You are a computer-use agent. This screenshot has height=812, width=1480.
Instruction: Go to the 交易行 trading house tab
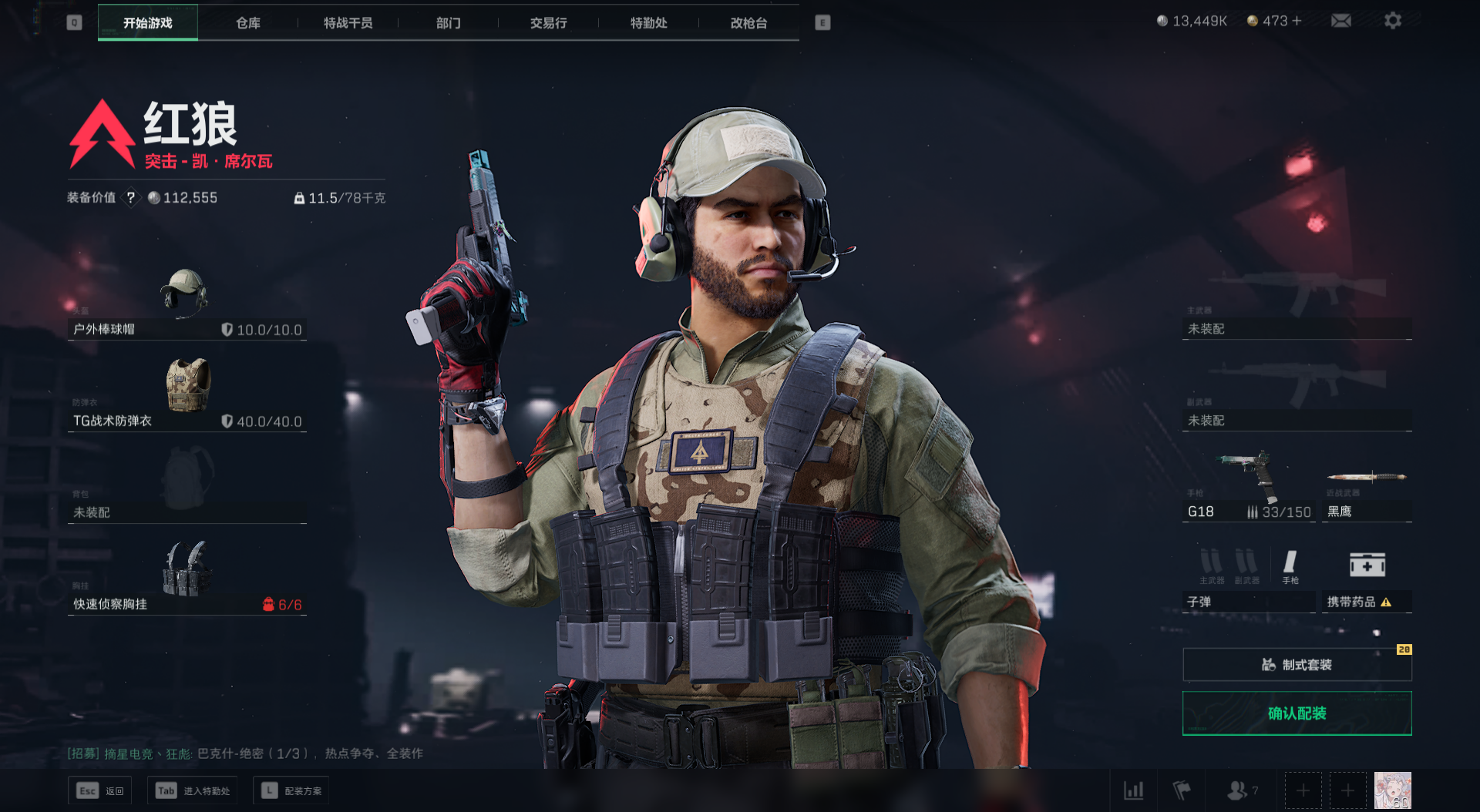point(548,23)
